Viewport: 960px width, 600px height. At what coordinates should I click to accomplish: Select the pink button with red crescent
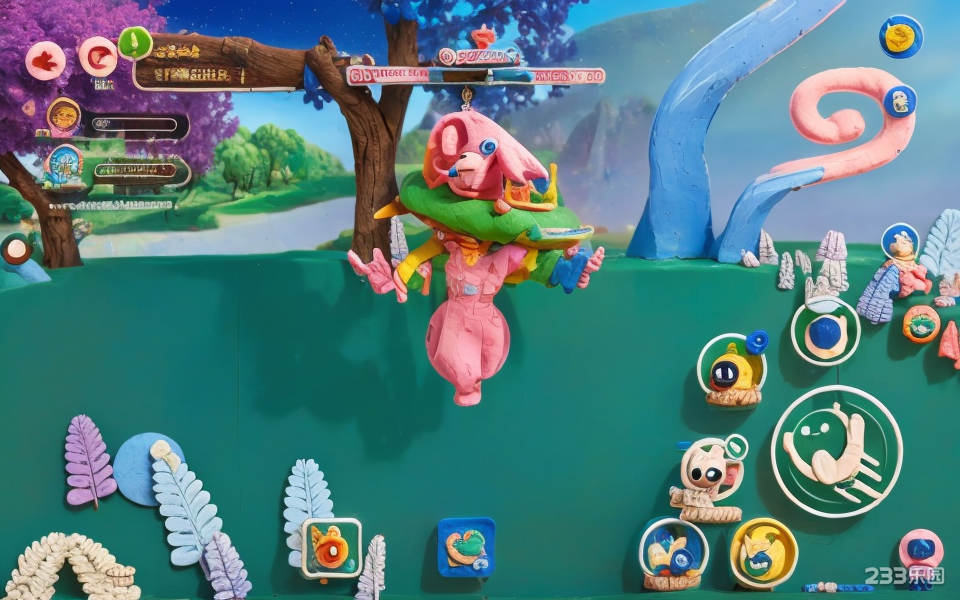98,56
